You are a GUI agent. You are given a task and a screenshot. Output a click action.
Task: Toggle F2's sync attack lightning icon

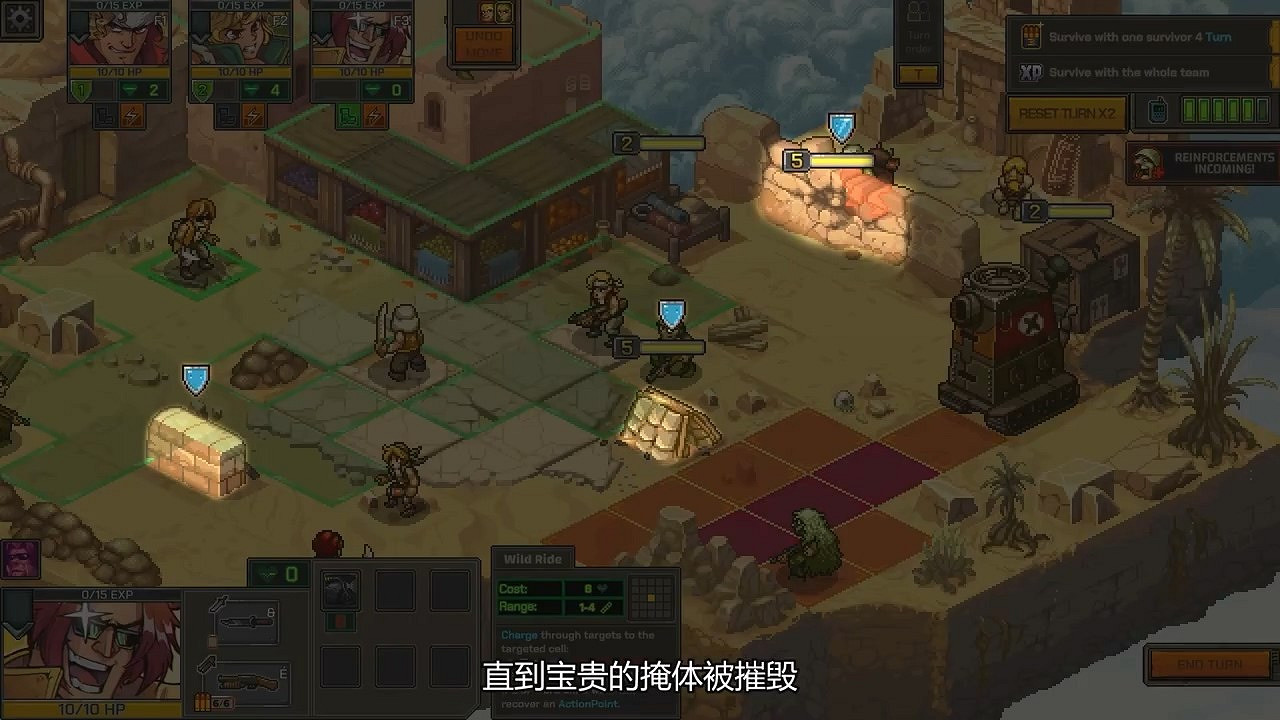coord(252,115)
